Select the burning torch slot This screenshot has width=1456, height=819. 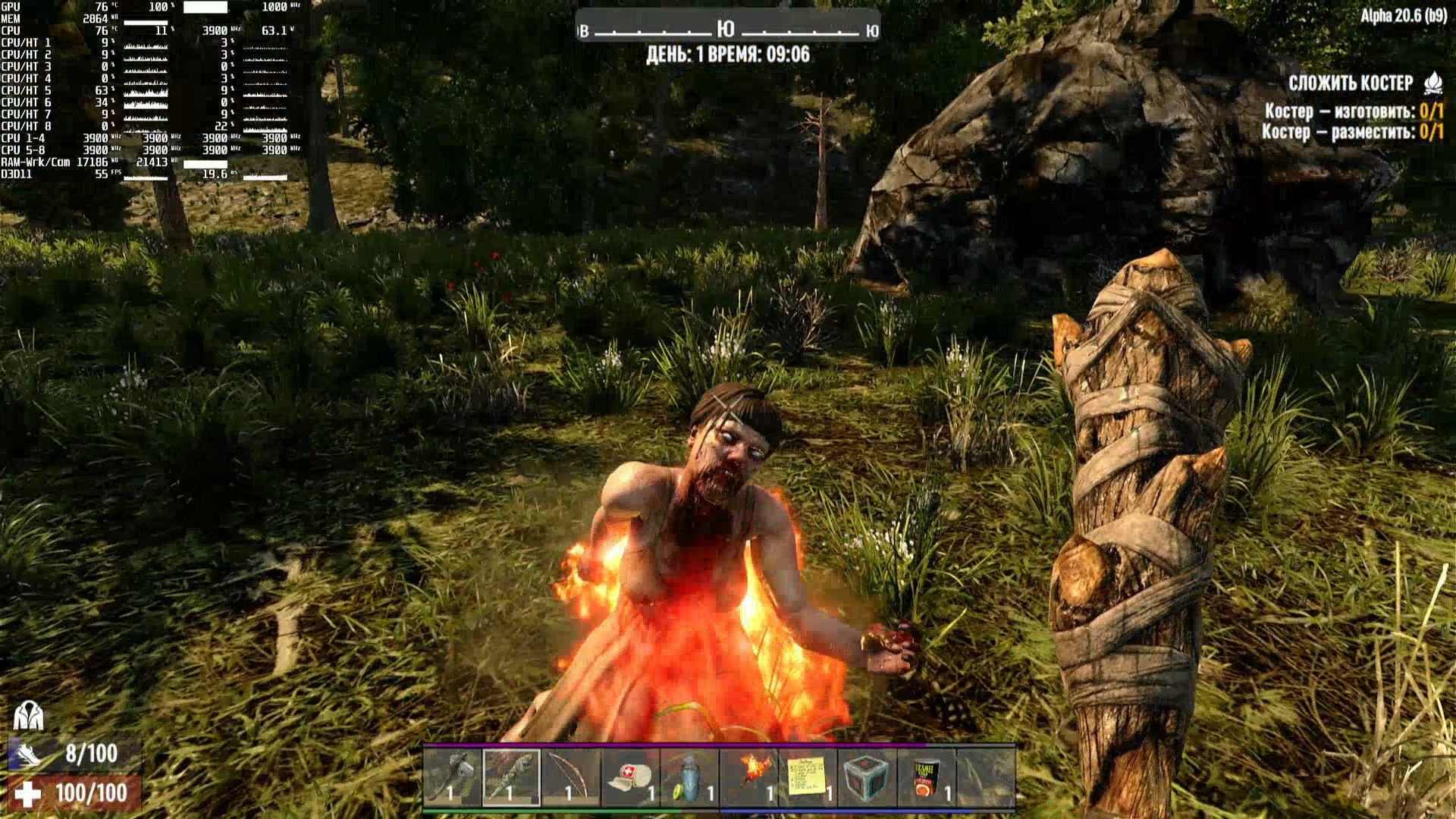[749, 777]
